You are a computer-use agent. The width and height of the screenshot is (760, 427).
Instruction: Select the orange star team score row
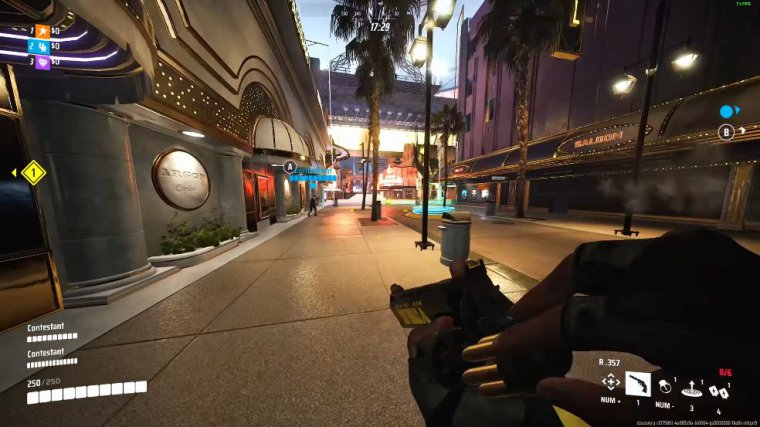pos(43,31)
